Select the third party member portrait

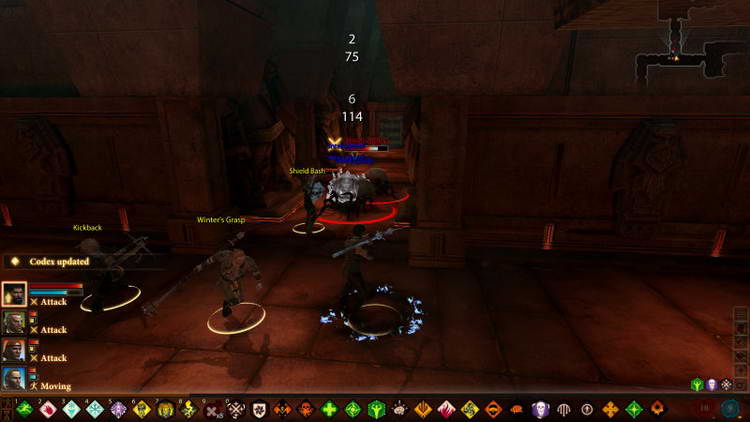pos(14,350)
